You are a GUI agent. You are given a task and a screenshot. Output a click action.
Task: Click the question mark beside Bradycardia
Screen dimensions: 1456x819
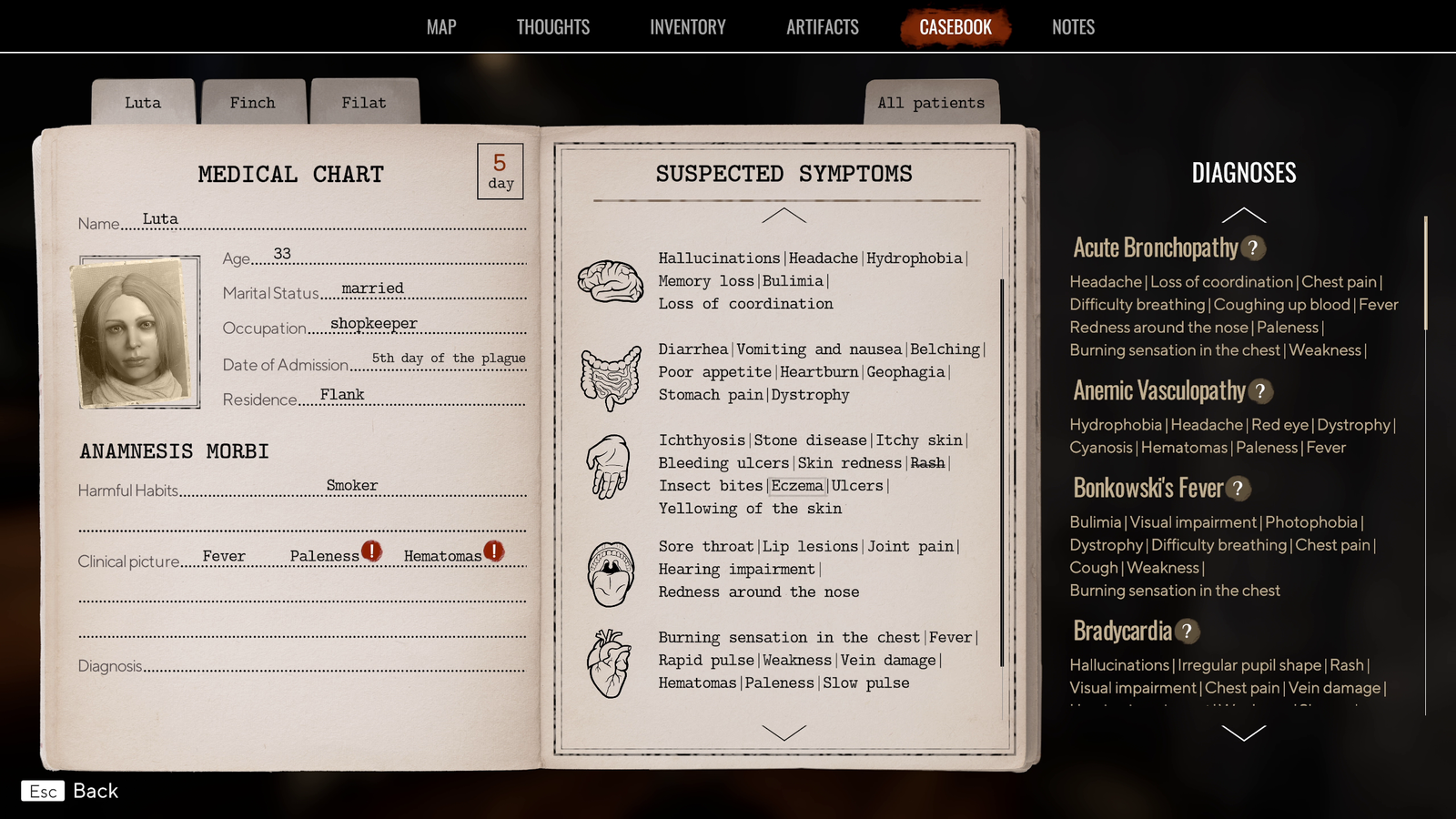(1185, 631)
